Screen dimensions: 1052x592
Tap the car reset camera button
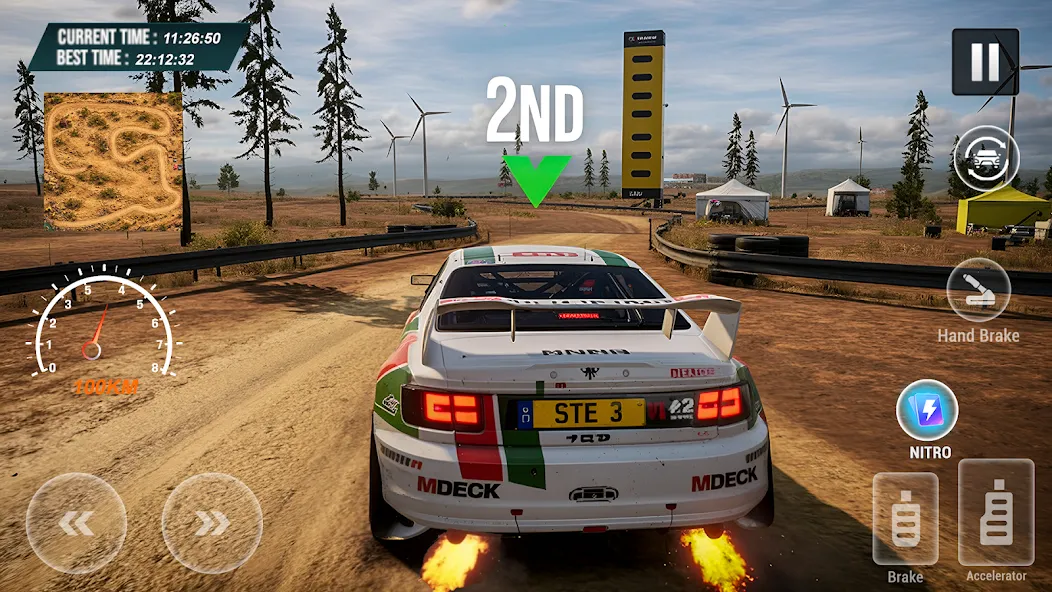point(986,158)
